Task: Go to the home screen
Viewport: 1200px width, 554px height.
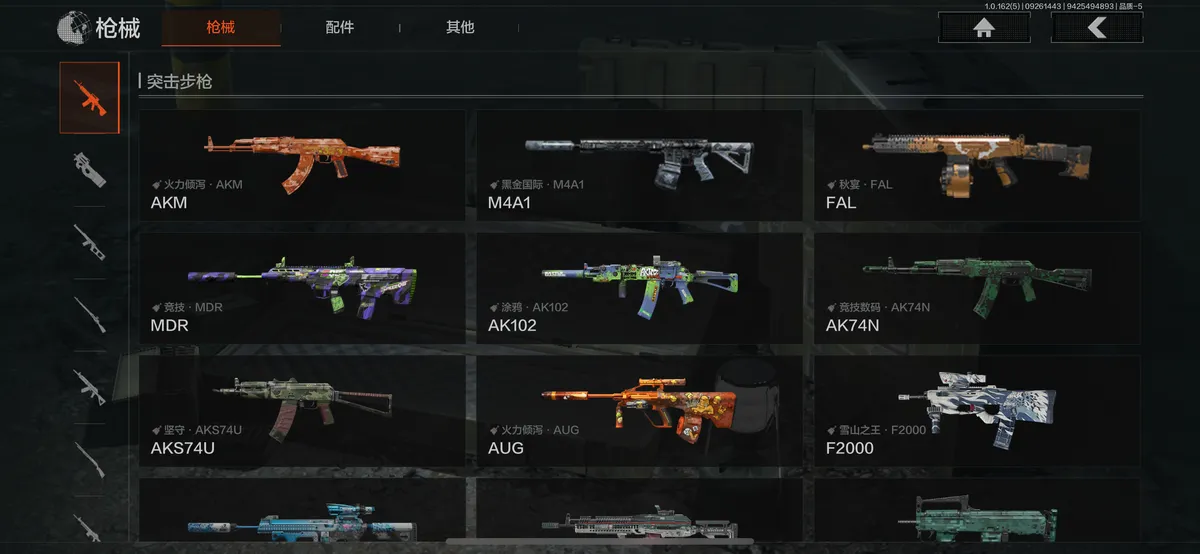Action: pyautogui.click(x=984, y=28)
